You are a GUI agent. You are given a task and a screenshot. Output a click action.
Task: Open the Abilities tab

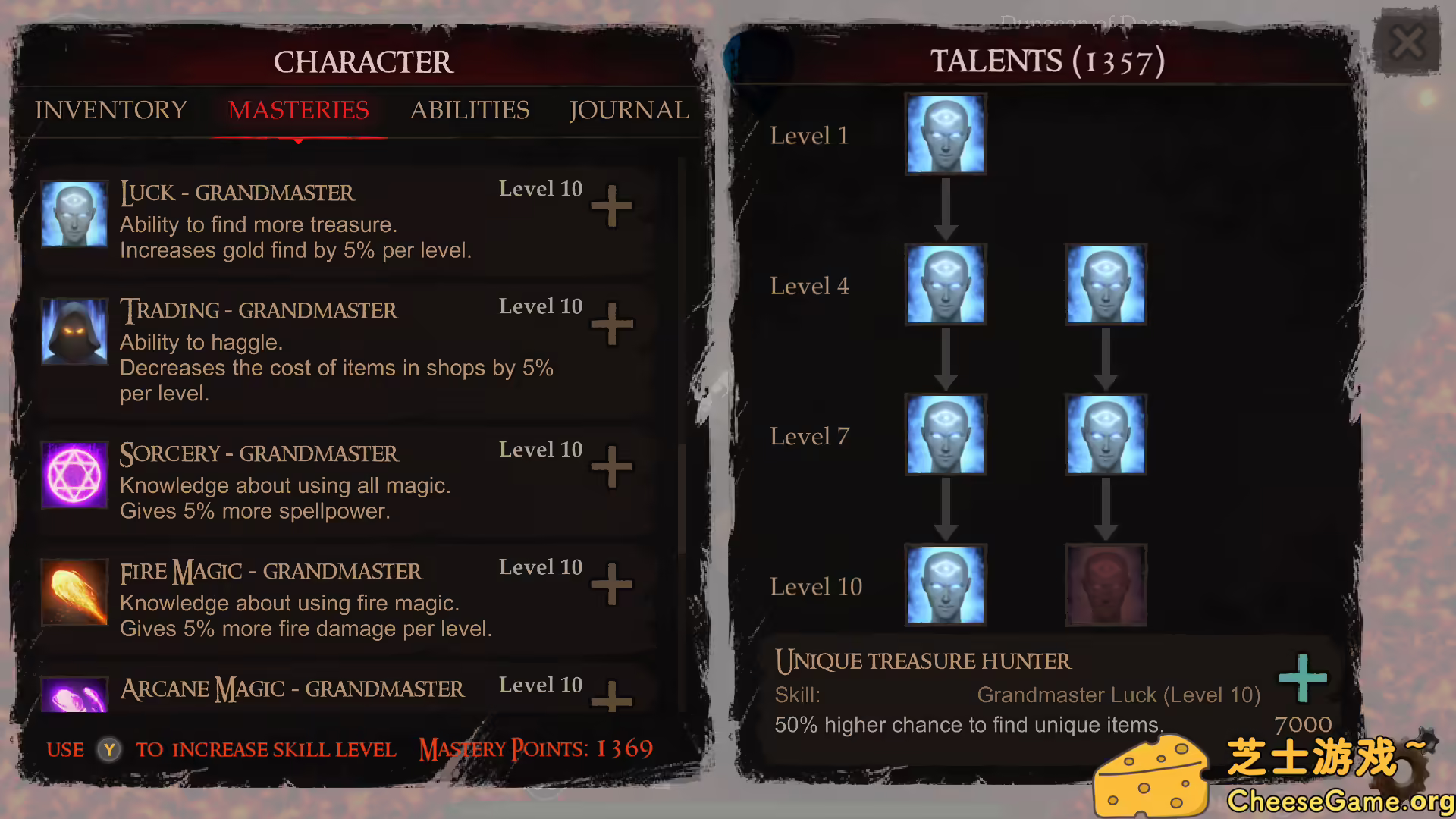pyautogui.click(x=470, y=111)
